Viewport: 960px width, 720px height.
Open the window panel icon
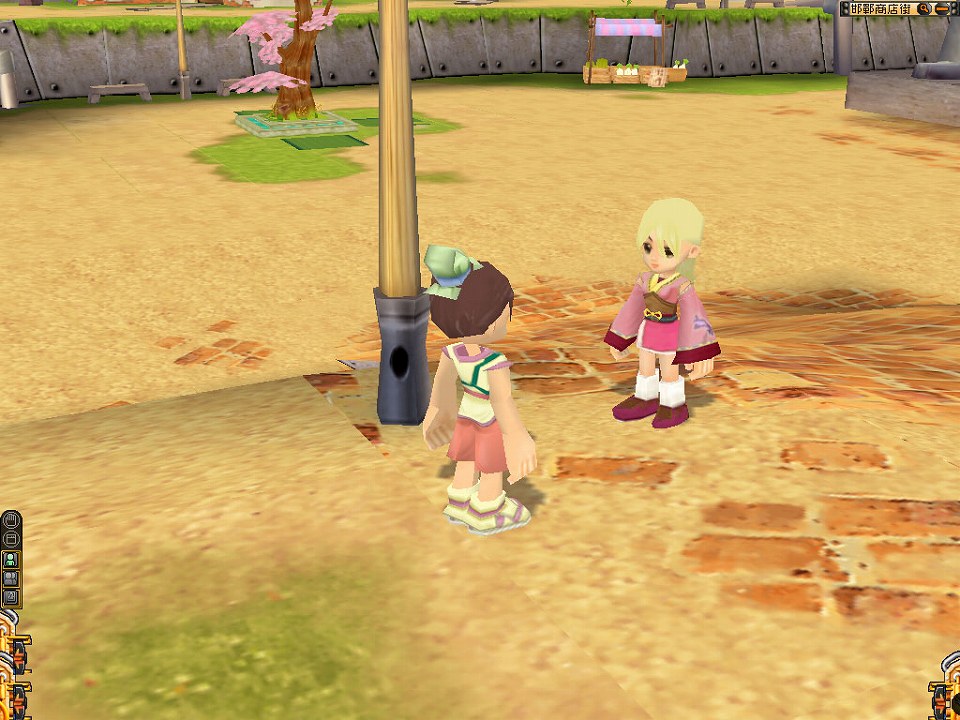click(11, 539)
